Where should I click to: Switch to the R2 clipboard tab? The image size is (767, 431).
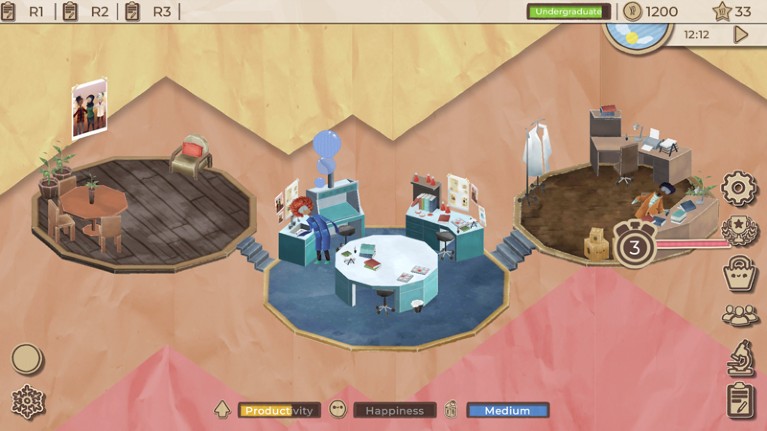[87, 12]
